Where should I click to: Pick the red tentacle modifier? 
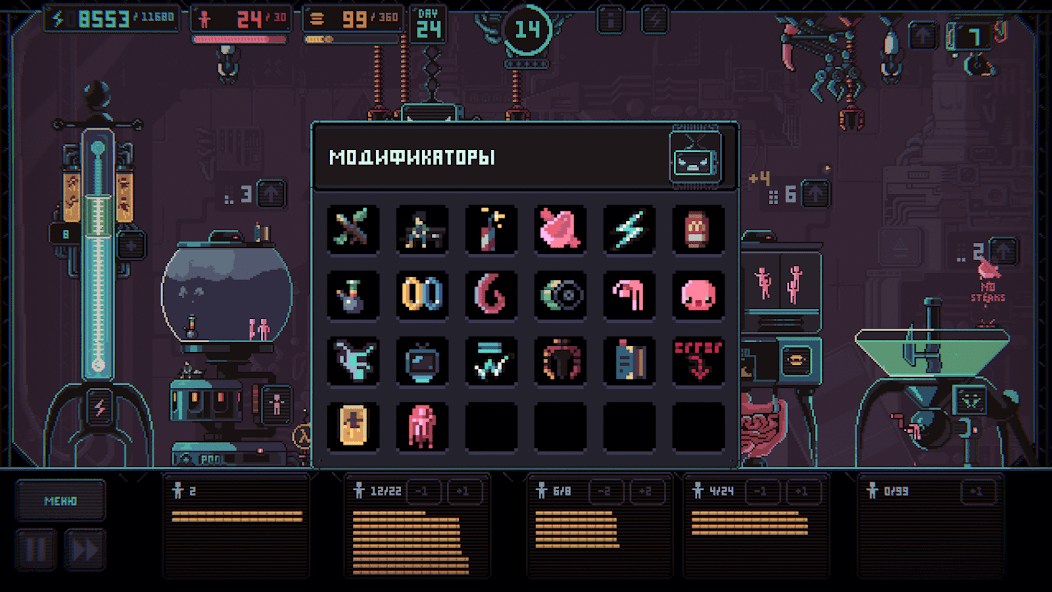coord(491,295)
